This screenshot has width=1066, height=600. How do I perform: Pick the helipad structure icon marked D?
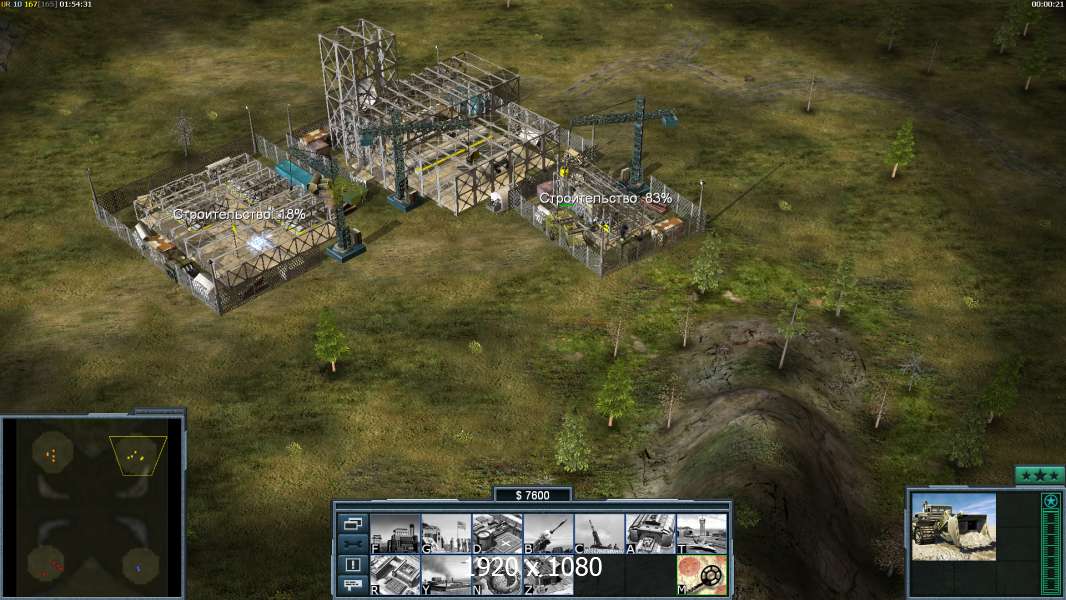pyautogui.click(x=497, y=534)
